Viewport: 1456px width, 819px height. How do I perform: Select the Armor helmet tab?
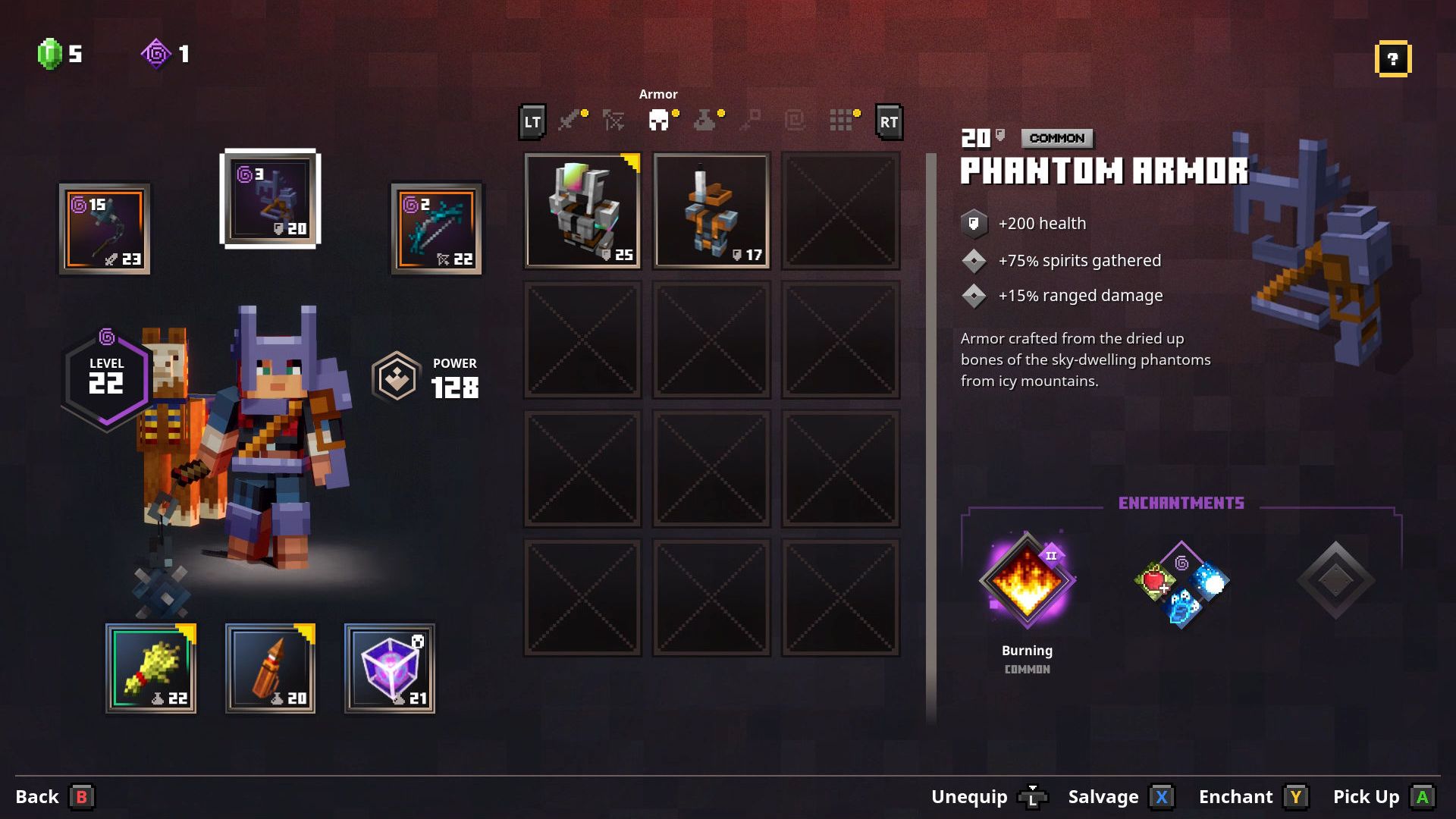pyautogui.click(x=658, y=120)
